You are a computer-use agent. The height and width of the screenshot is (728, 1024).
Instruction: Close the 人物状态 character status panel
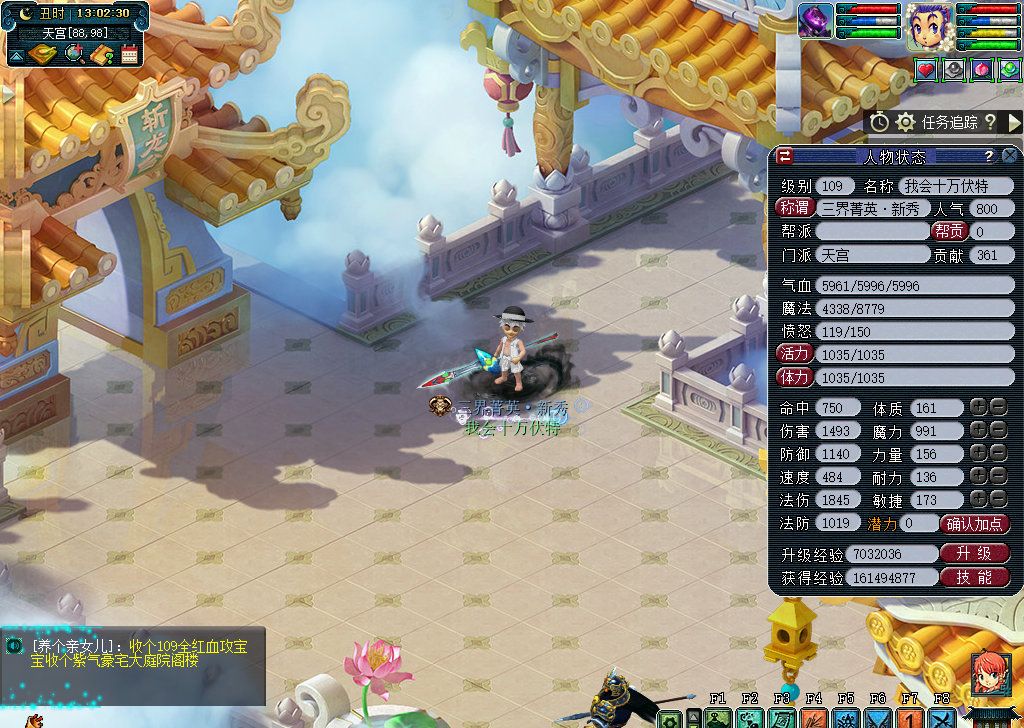1009,156
